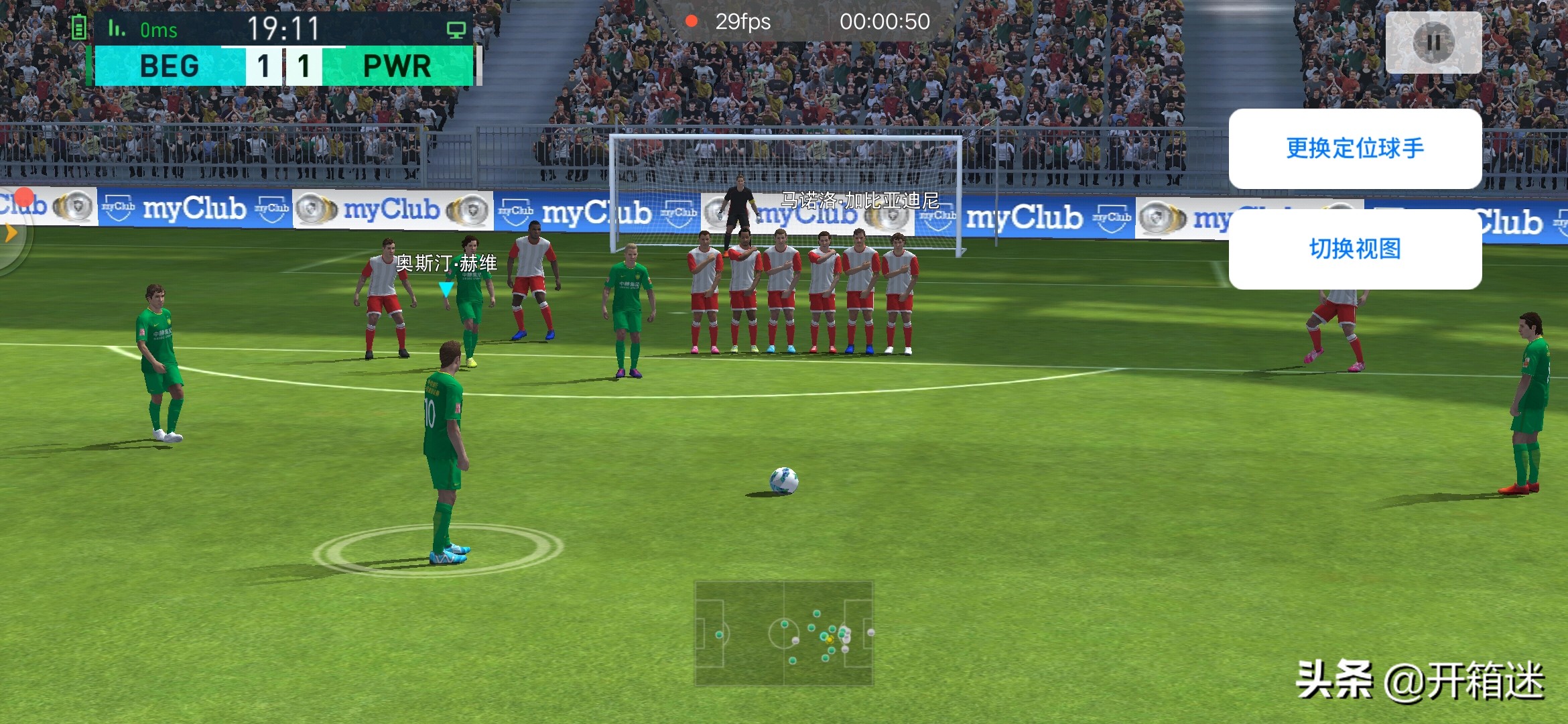
Task: Click the pitch radar minimap
Action: point(783,633)
